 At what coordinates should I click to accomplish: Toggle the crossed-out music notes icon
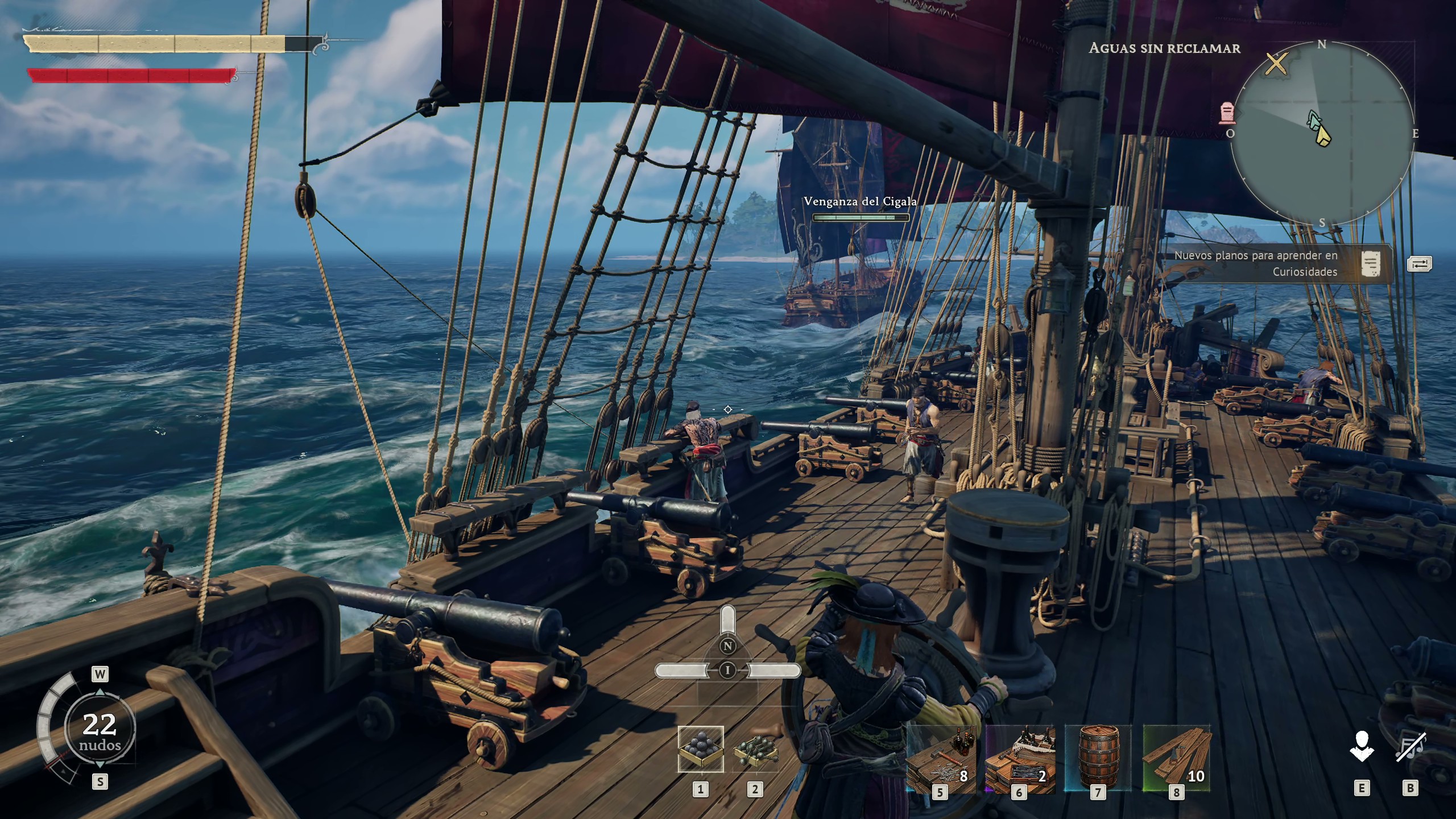1410,747
